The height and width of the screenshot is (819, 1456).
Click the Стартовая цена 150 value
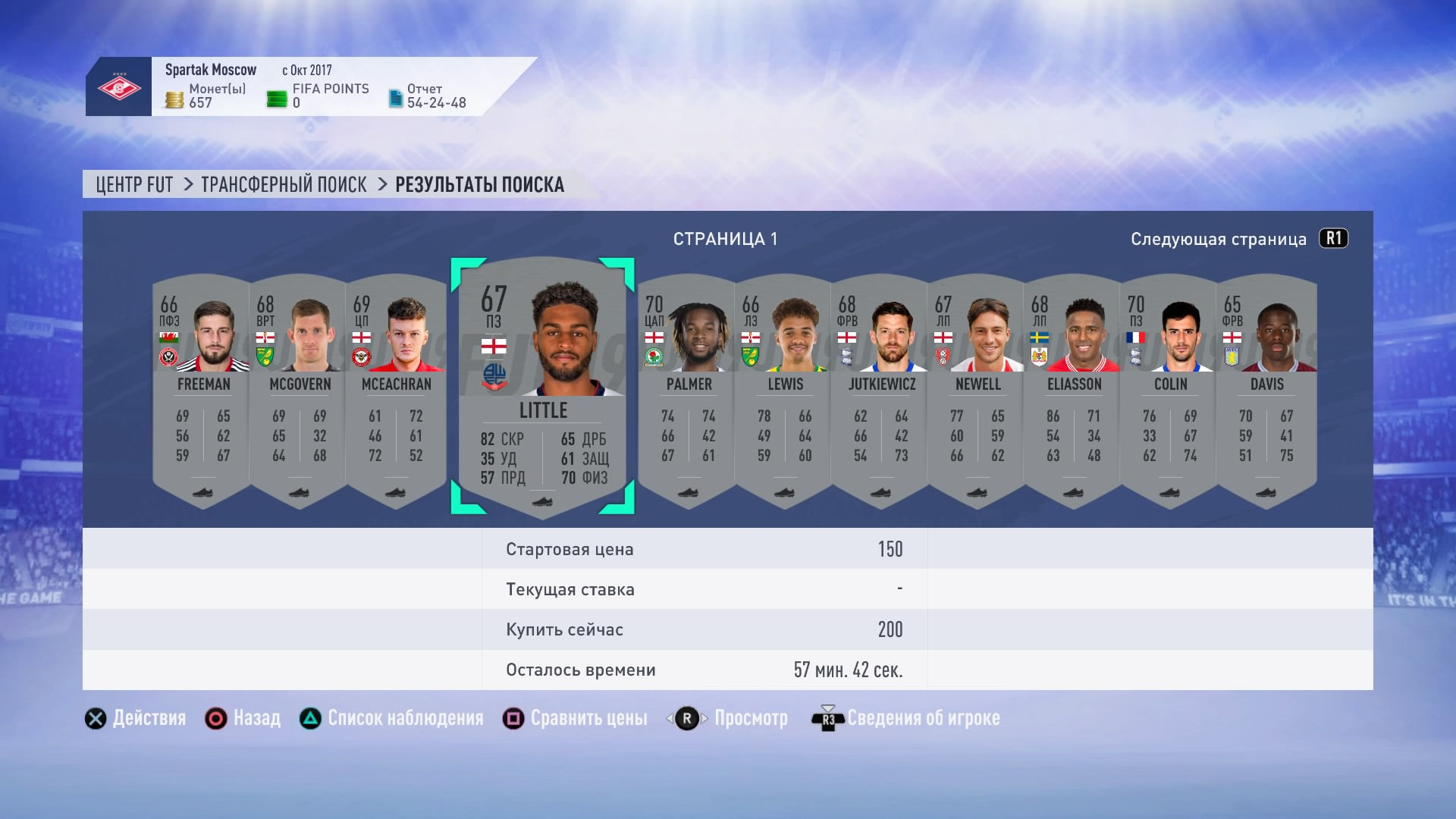click(x=892, y=548)
